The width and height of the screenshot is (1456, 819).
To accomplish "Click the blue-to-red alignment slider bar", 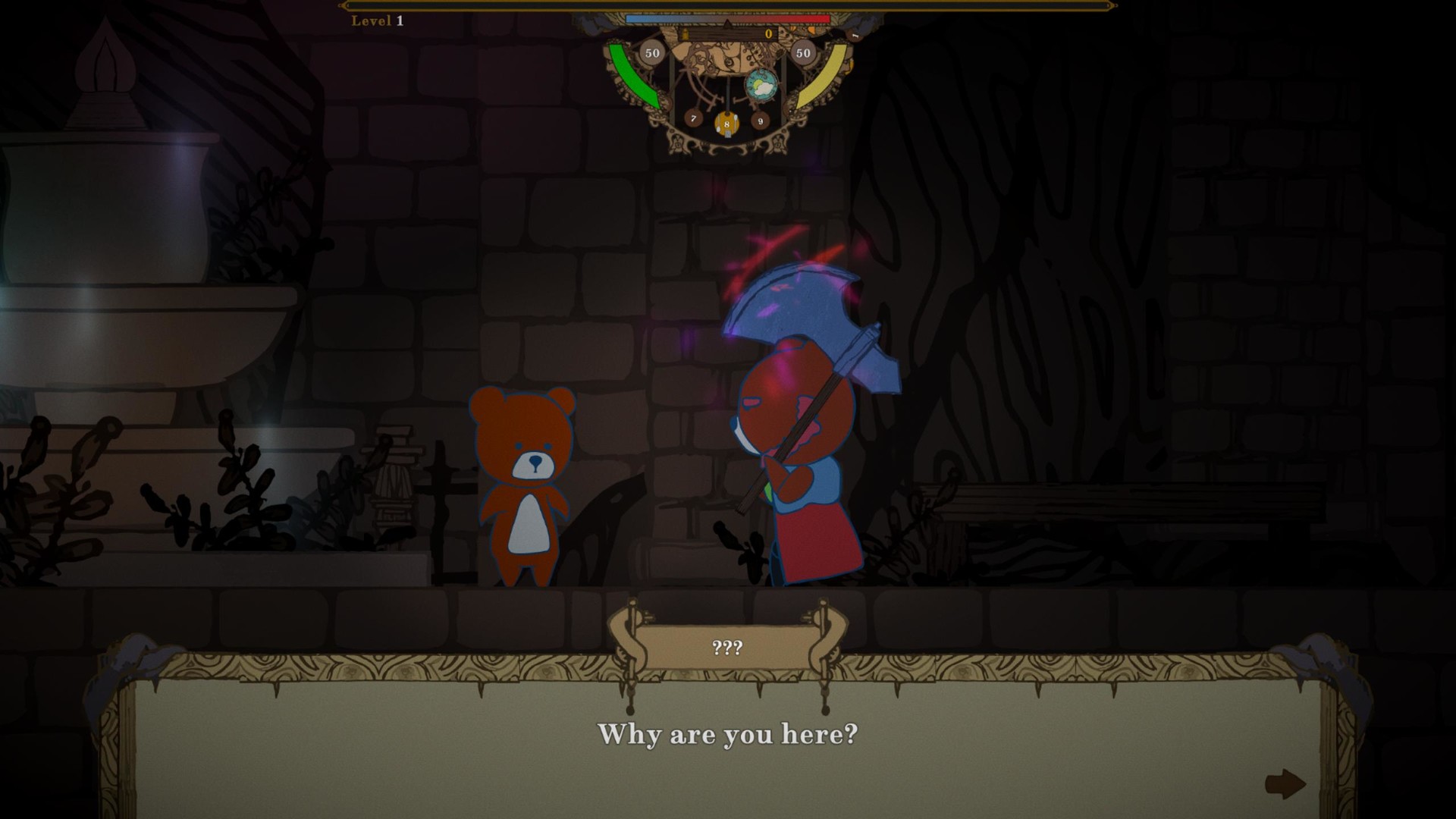I will (727, 19).
